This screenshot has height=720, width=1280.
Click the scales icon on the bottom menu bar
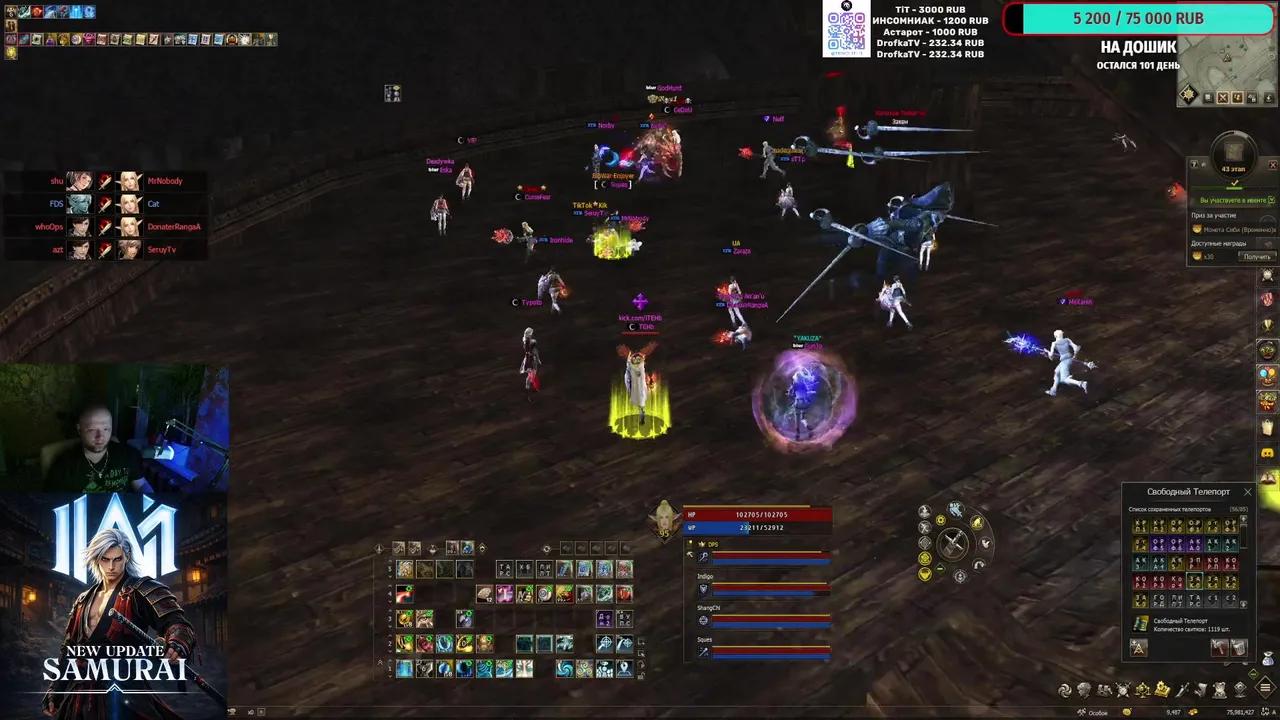click(1143, 689)
